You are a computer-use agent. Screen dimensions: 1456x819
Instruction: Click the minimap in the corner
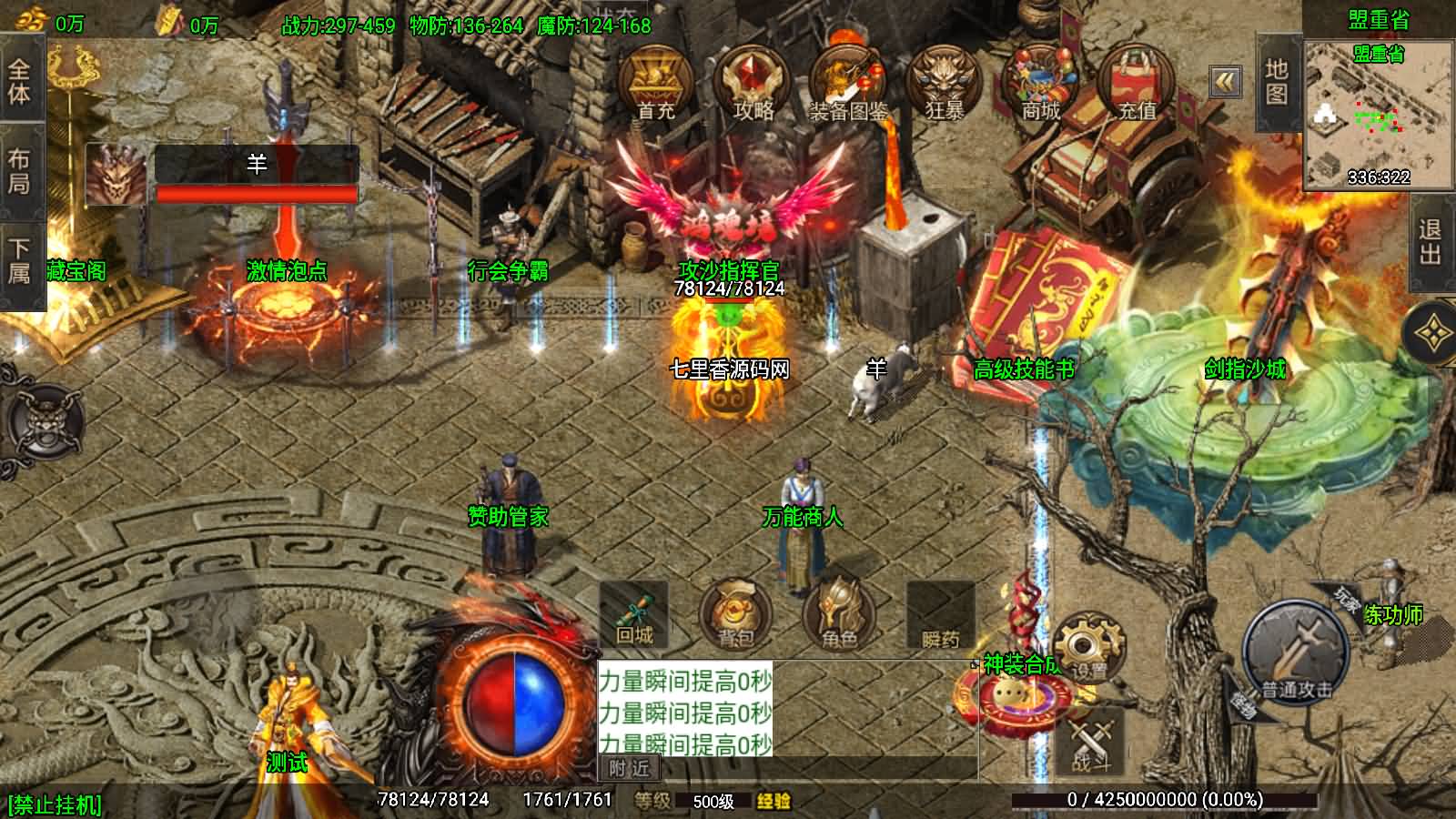point(1378,115)
